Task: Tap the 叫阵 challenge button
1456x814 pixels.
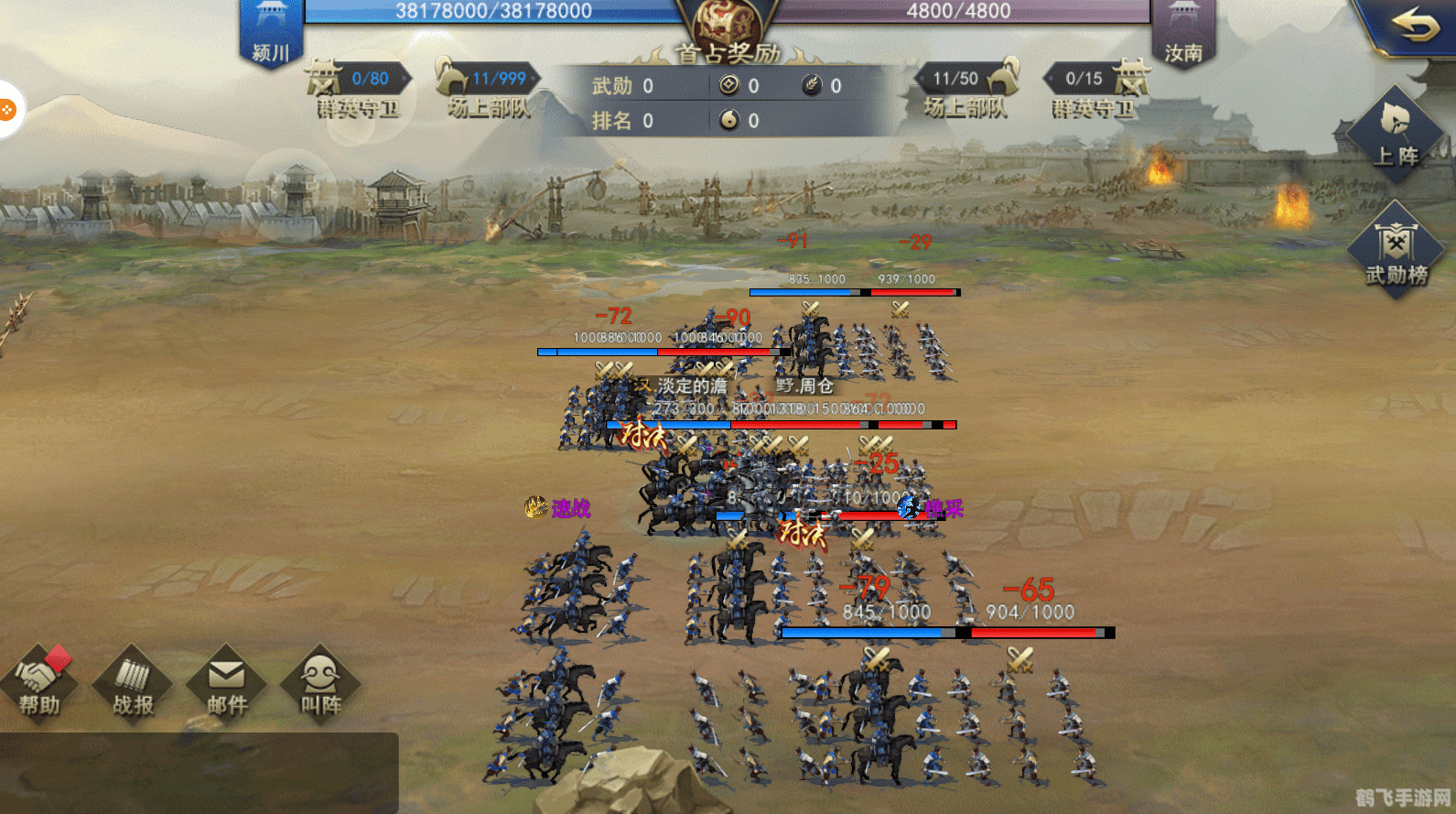Action: 320,684
